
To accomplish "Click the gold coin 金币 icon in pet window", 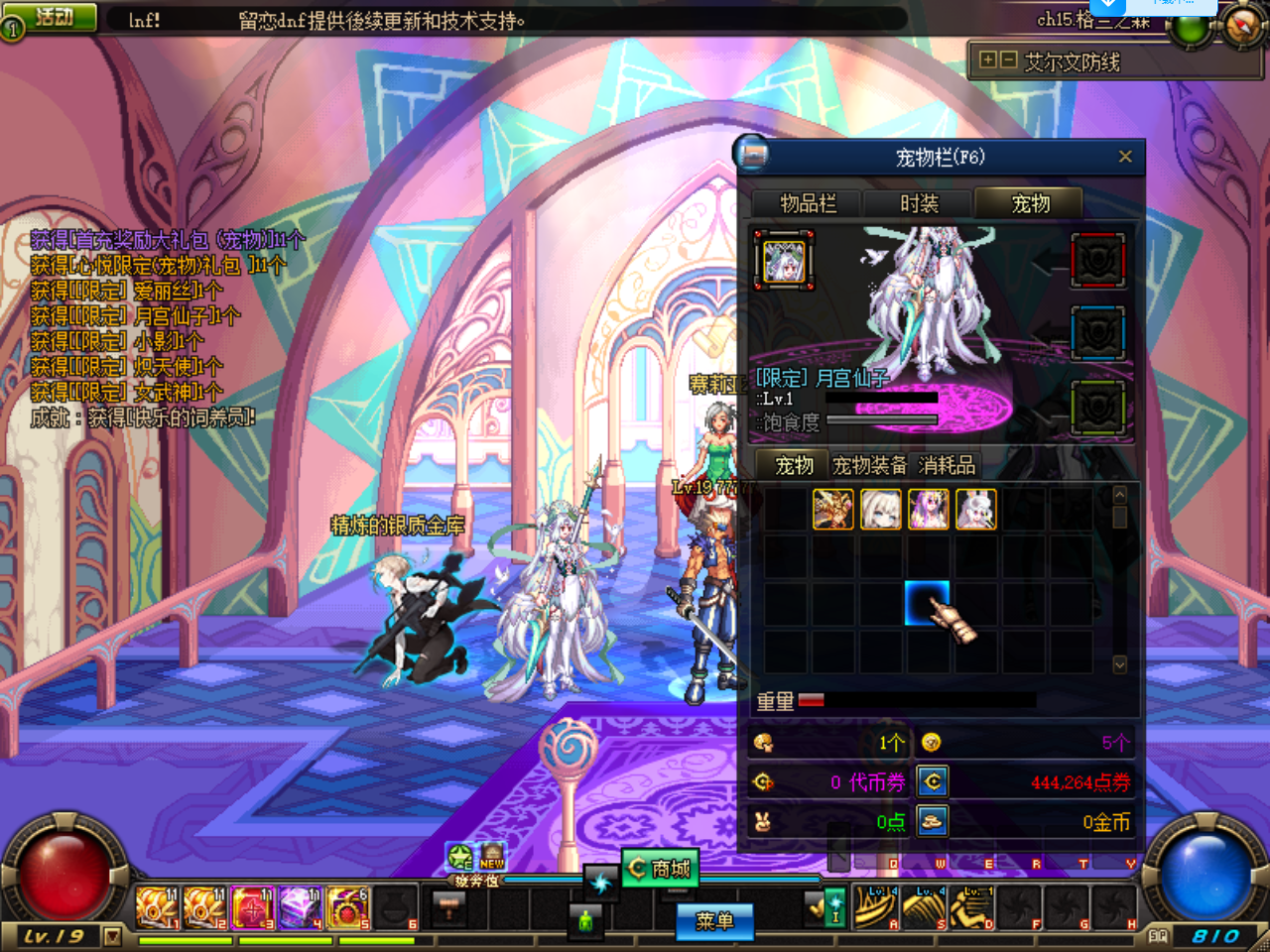I will (x=933, y=821).
